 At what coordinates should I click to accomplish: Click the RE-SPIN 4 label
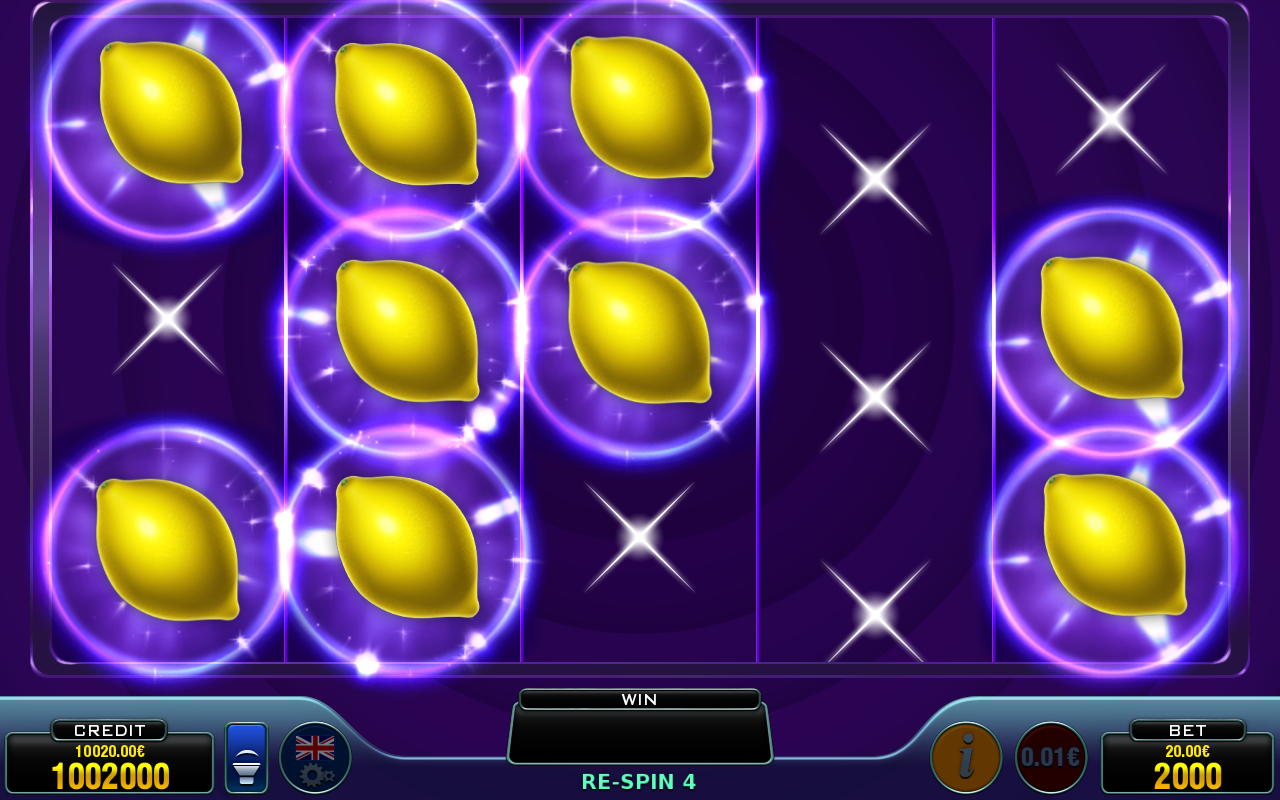(640, 783)
